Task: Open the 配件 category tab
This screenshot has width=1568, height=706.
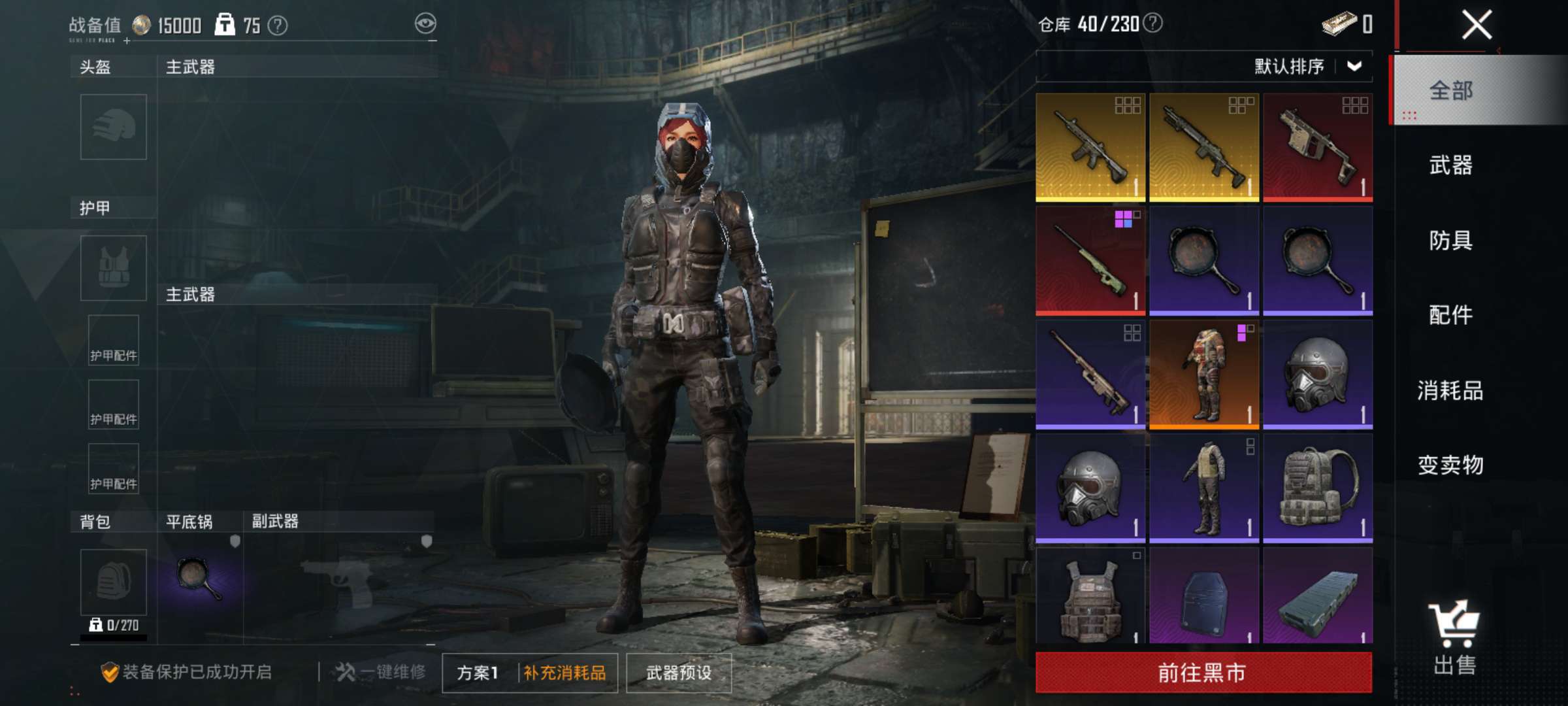Action: pos(1450,315)
